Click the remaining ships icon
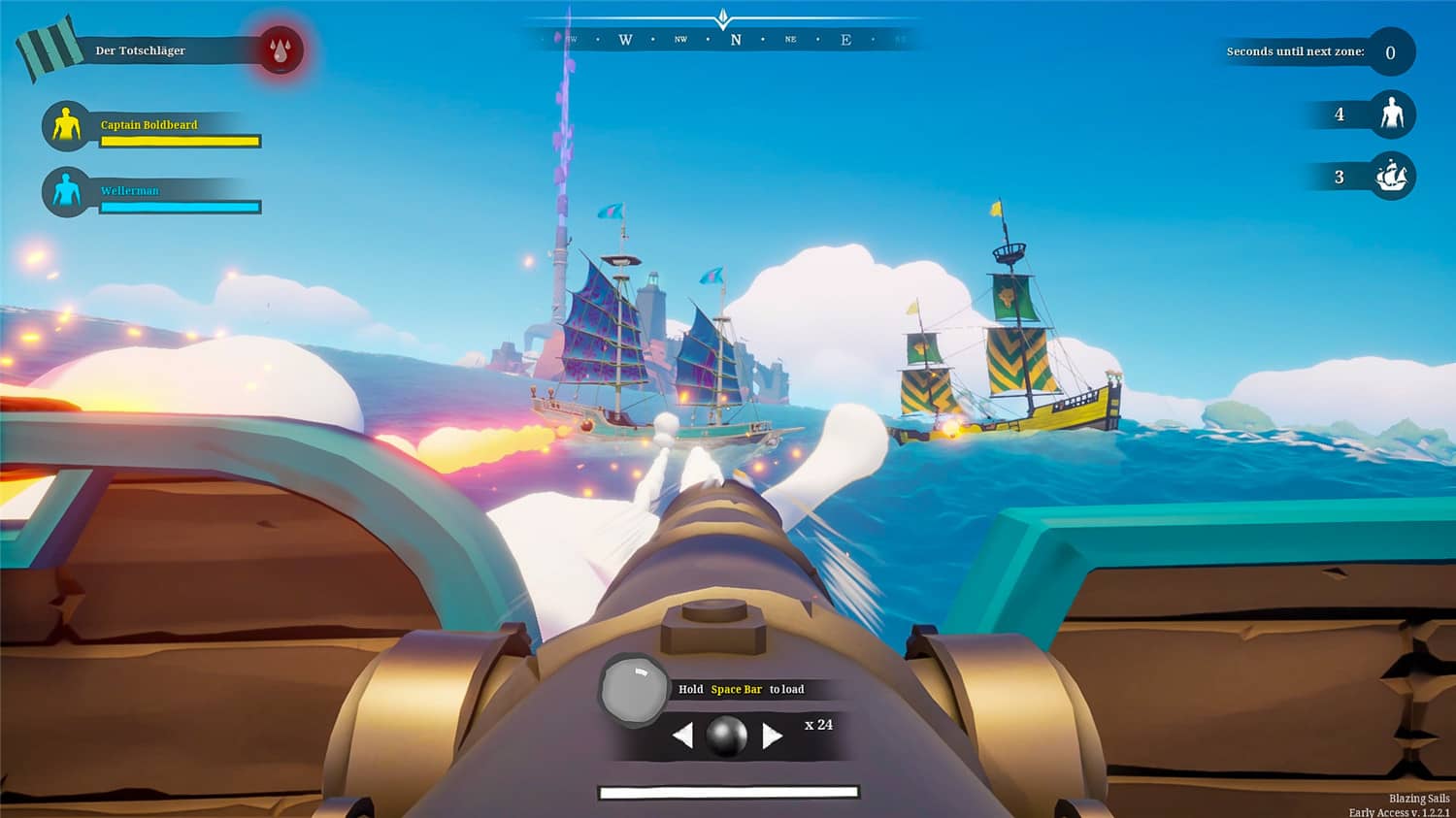 1392,177
